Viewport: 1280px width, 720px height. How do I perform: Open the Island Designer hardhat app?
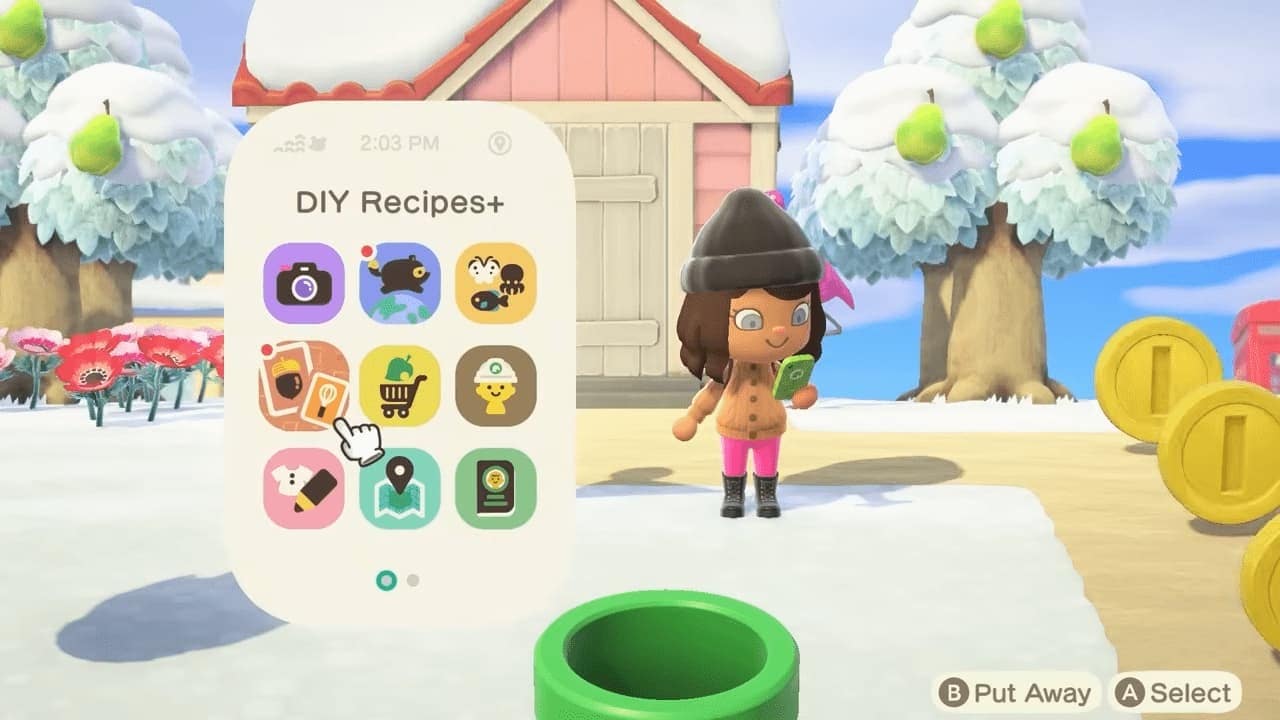(496, 386)
